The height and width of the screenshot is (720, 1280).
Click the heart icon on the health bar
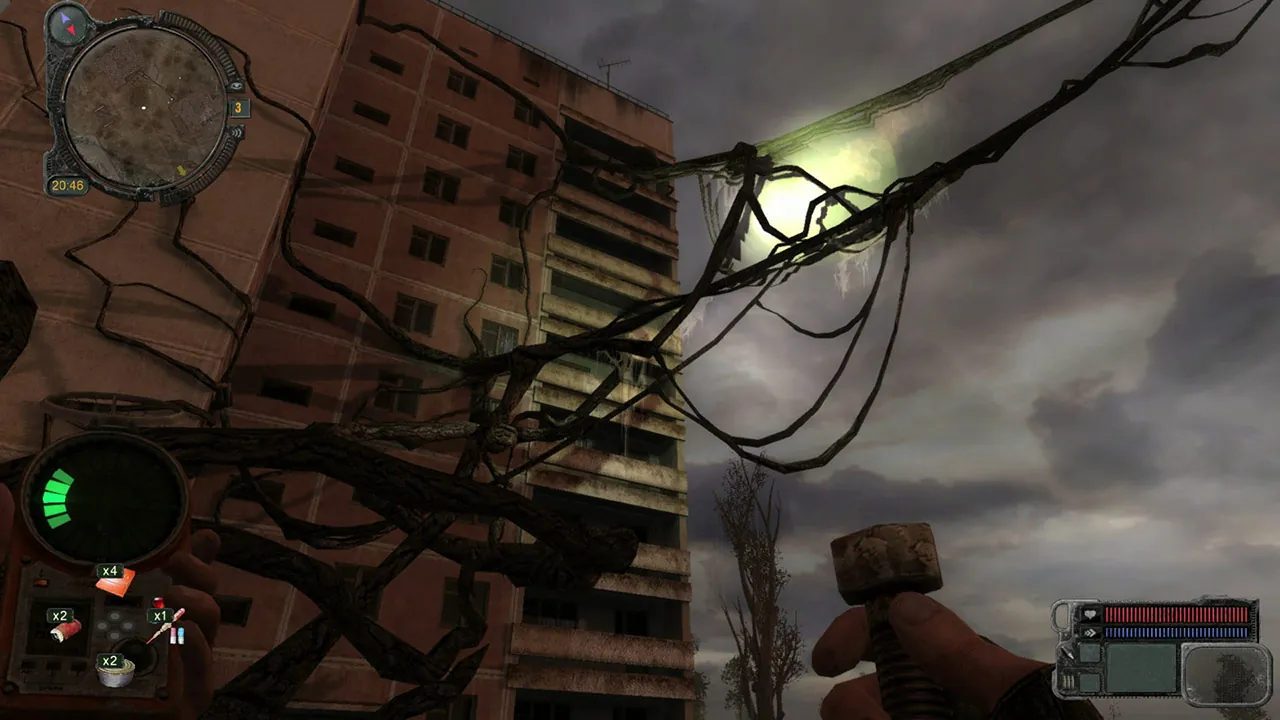1091,614
